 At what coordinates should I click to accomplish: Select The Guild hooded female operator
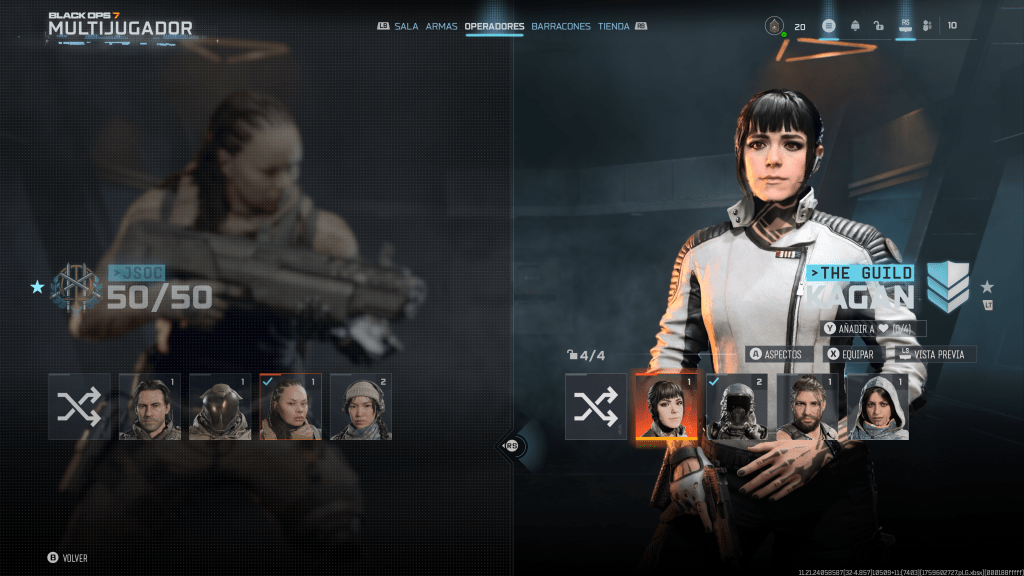[877, 407]
